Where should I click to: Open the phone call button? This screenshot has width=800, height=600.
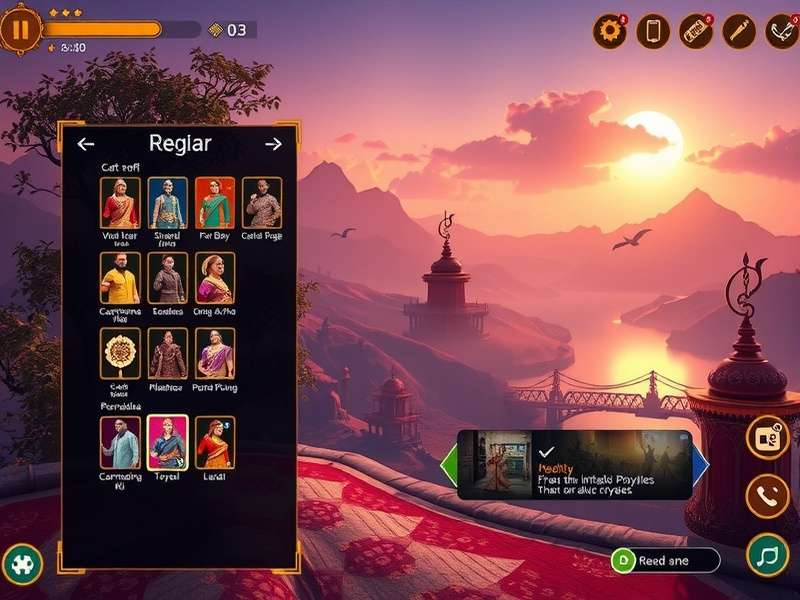767,495
